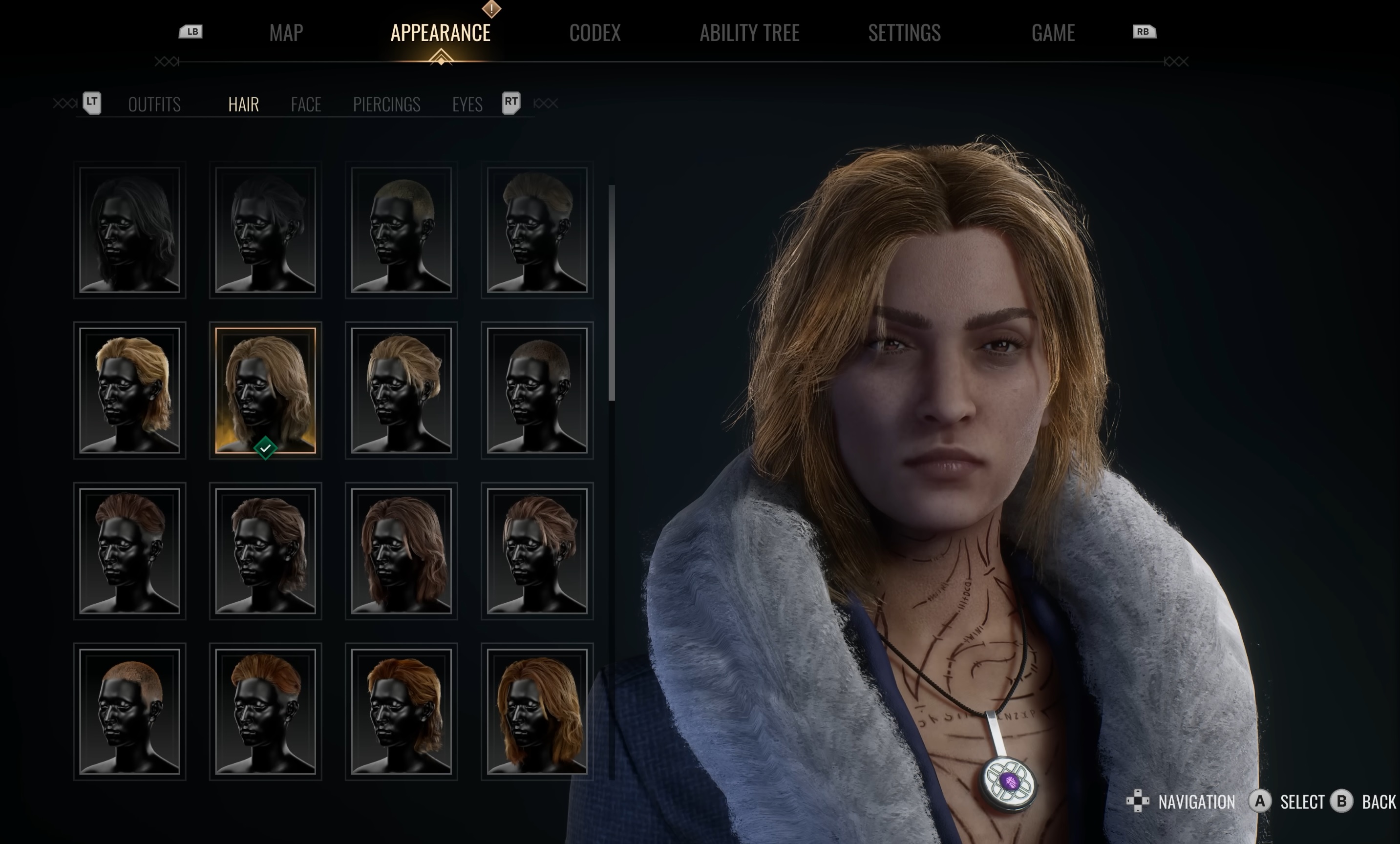Viewport: 1400px width, 844px height.
Task: Choose the Eyes sub-tab
Action: 467,105
